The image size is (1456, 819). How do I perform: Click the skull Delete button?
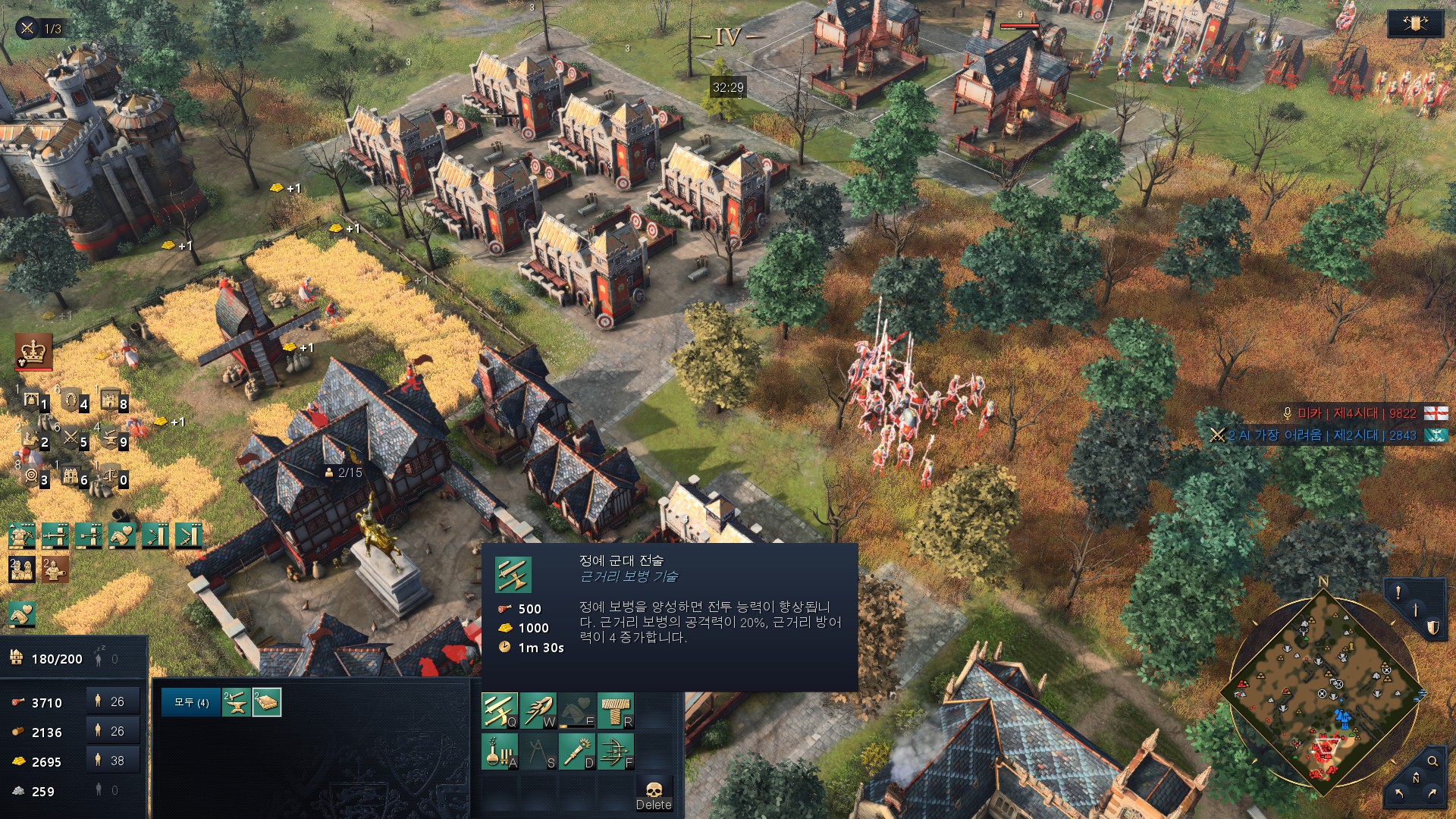[x=654, y=794]
